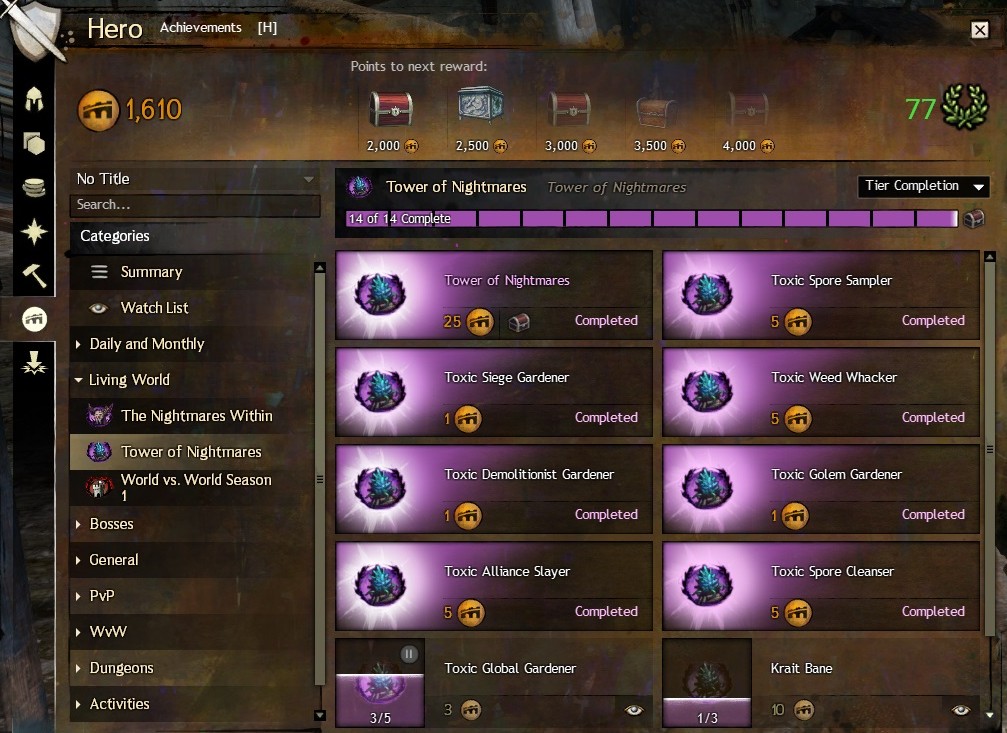1007x733 pixels.
Task: Collapse the Living World category
Action: [x=129, y=380]
